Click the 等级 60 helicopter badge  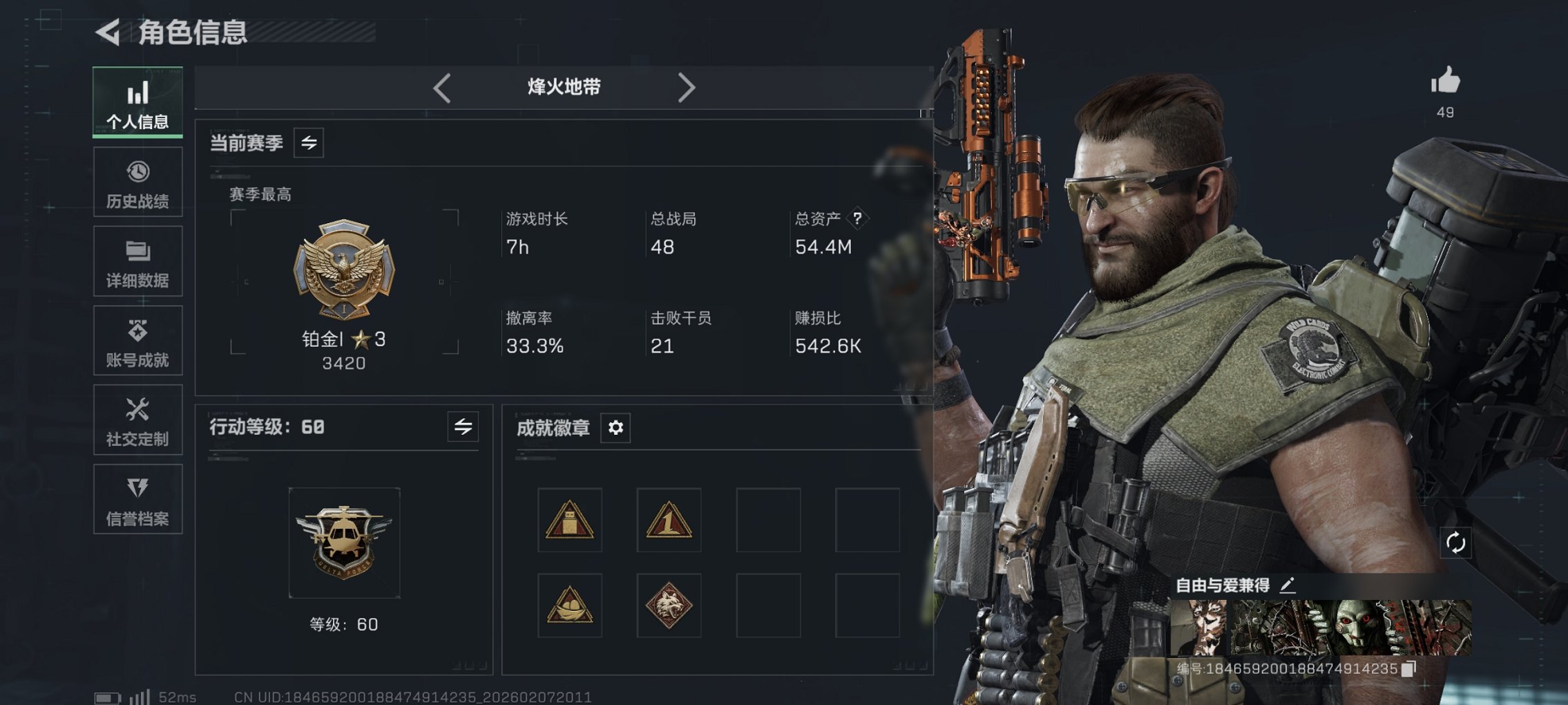pyautogui.click(x=344, y=541)
